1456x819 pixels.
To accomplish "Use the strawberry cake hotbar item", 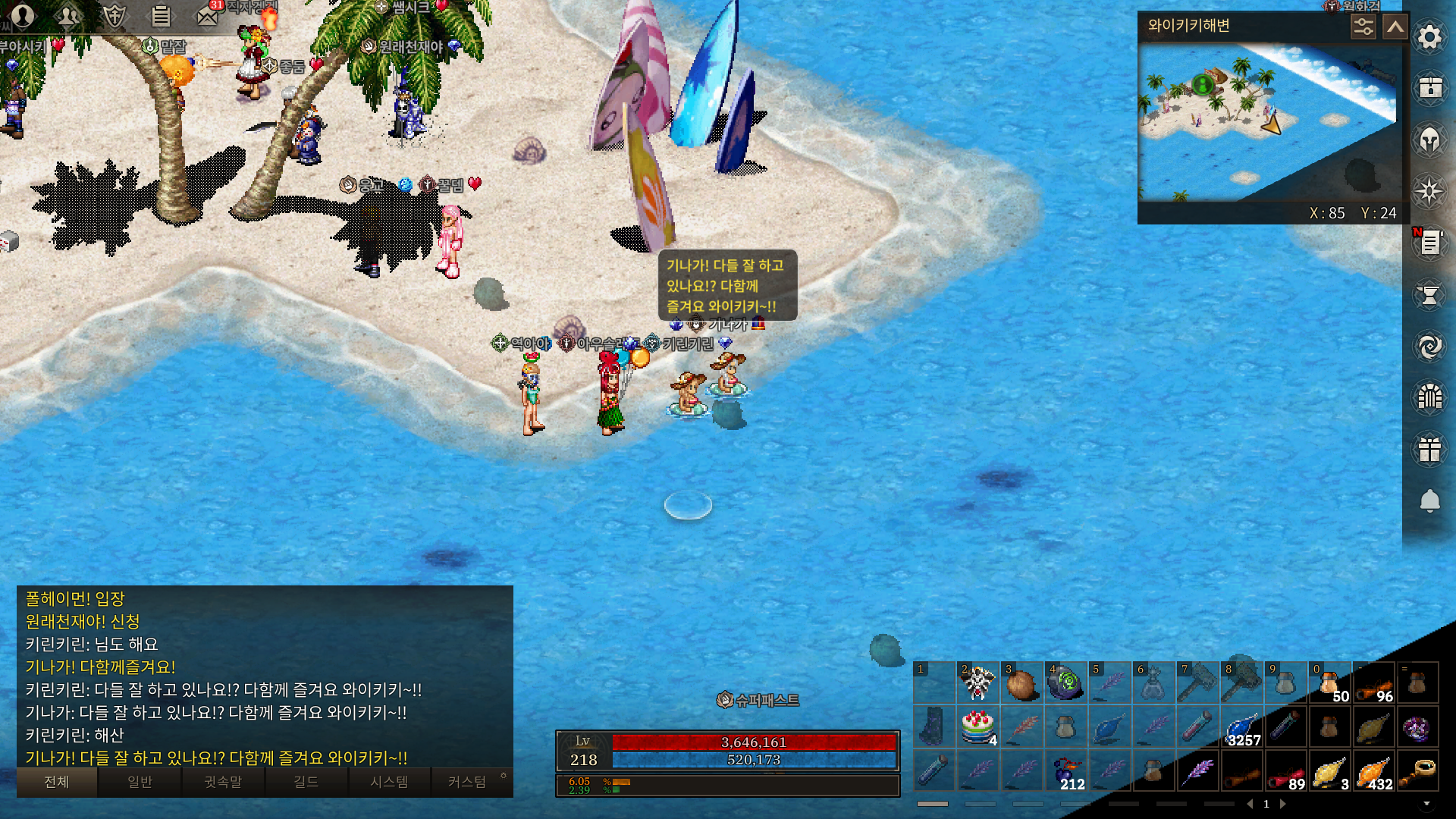I will pos(977,726).
